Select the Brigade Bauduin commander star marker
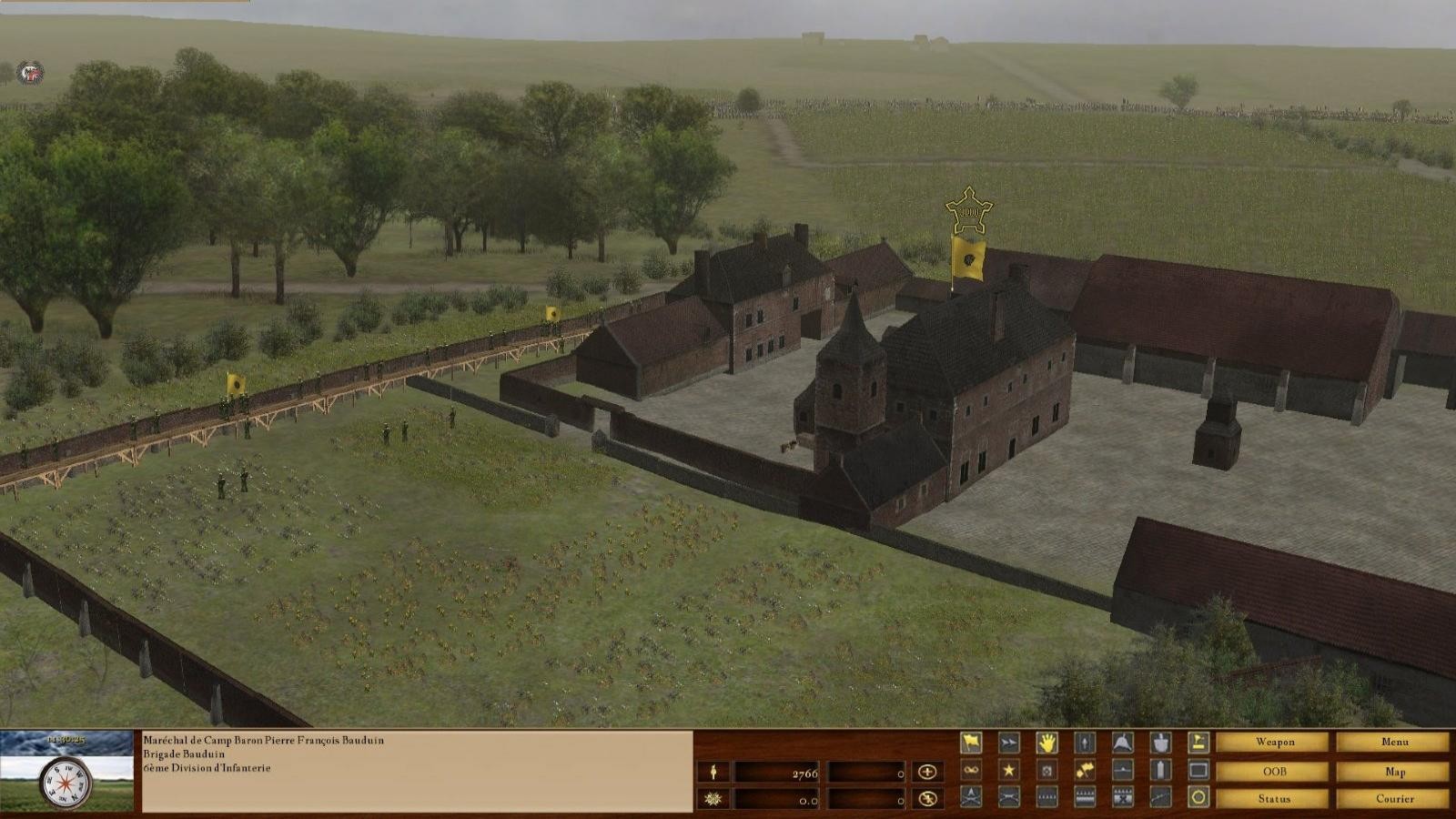This screenshot has height=819, width=1456. [x=968, y=211]
